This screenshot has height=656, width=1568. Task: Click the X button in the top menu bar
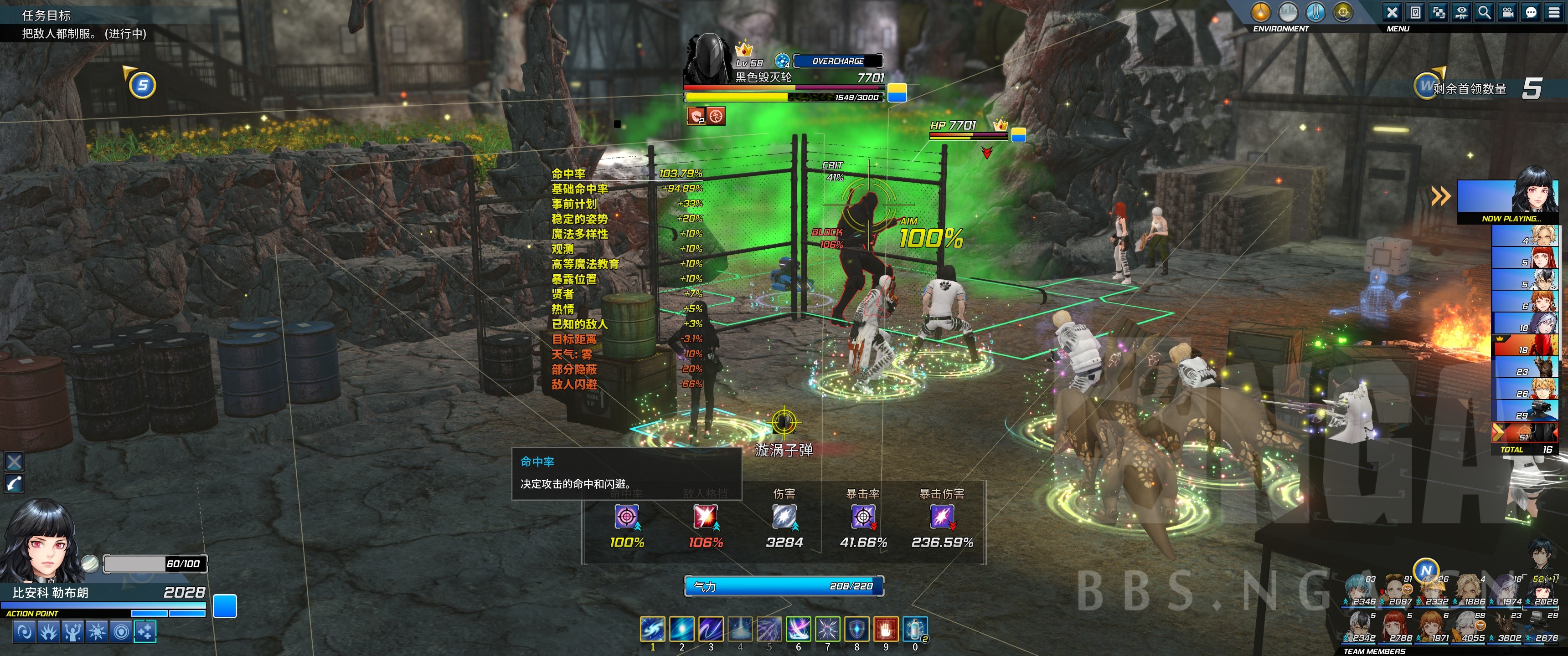tap(1392, 12)
